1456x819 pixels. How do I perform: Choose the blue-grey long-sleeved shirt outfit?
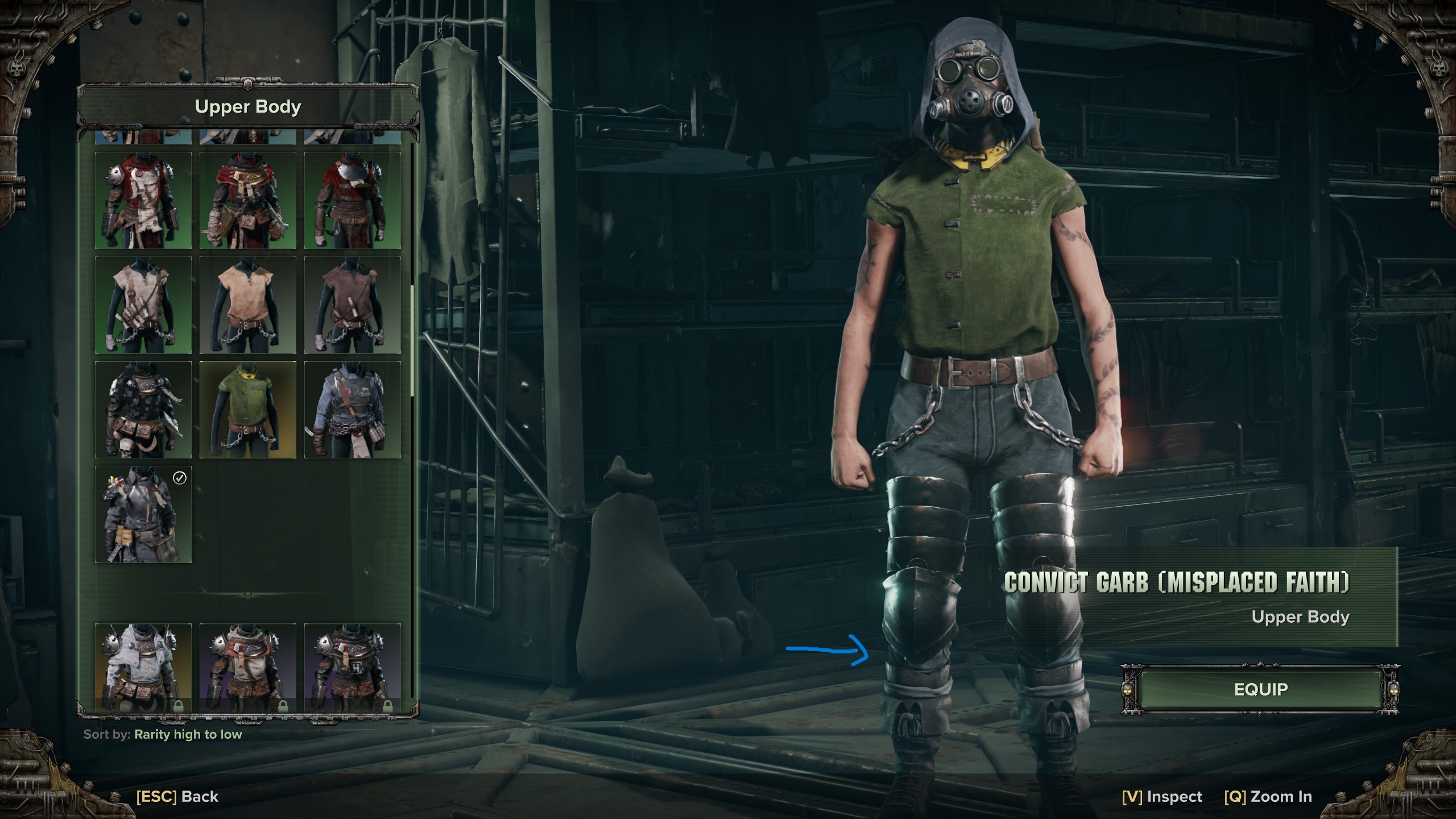tap(353, 409)
